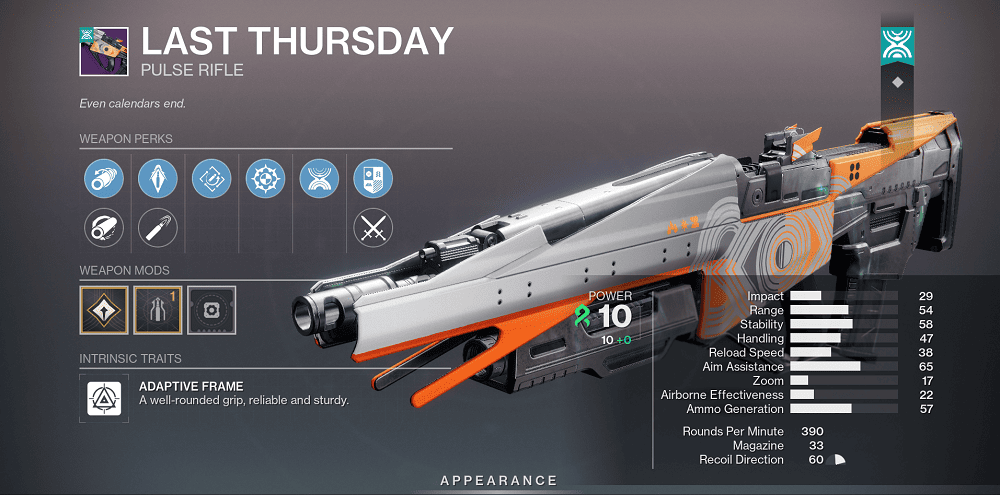
Task: Select the Last Thursday weapon thumbnail
Action: pos(102,50)
